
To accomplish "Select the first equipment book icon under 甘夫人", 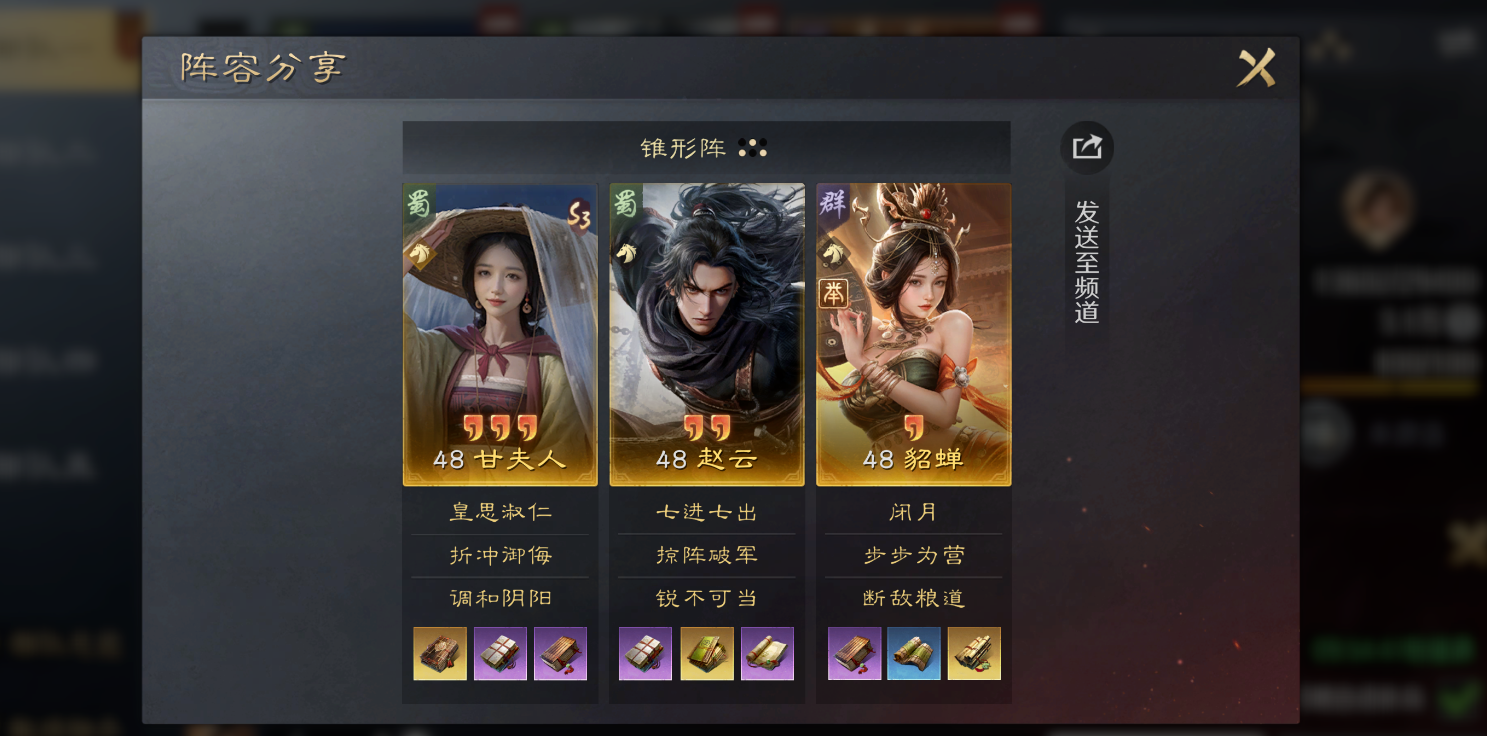I will 438,653.
